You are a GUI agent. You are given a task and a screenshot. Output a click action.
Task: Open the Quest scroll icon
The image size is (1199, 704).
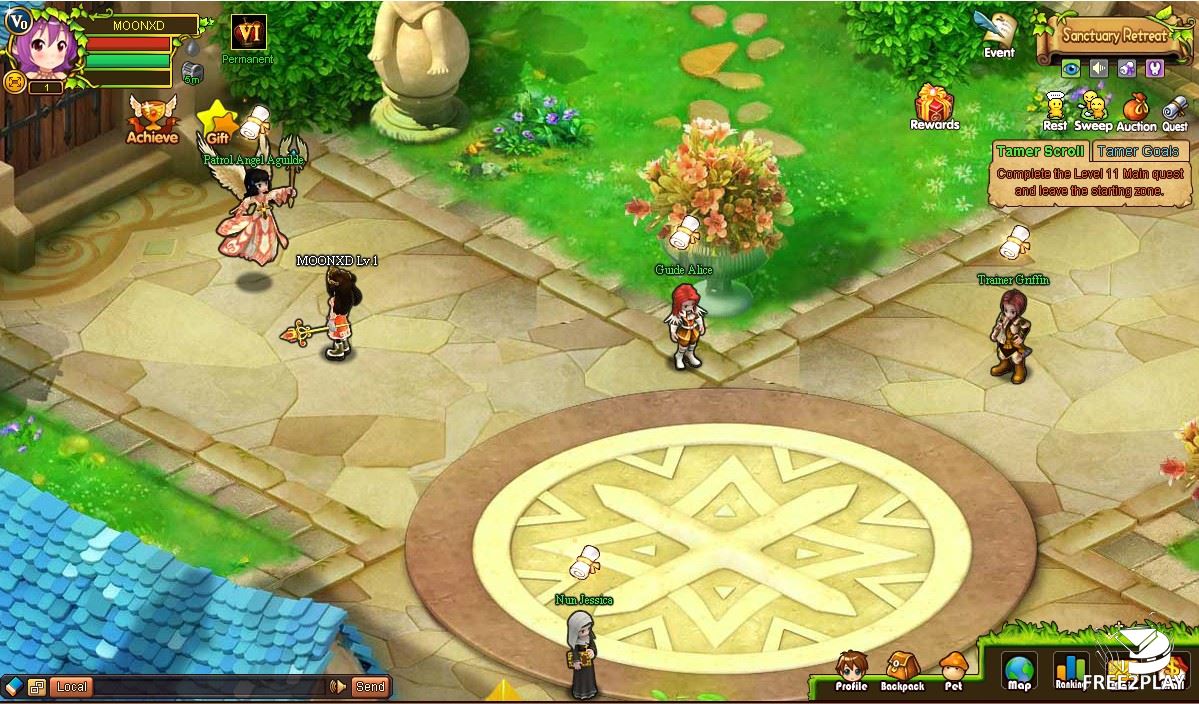(1175, 110)
